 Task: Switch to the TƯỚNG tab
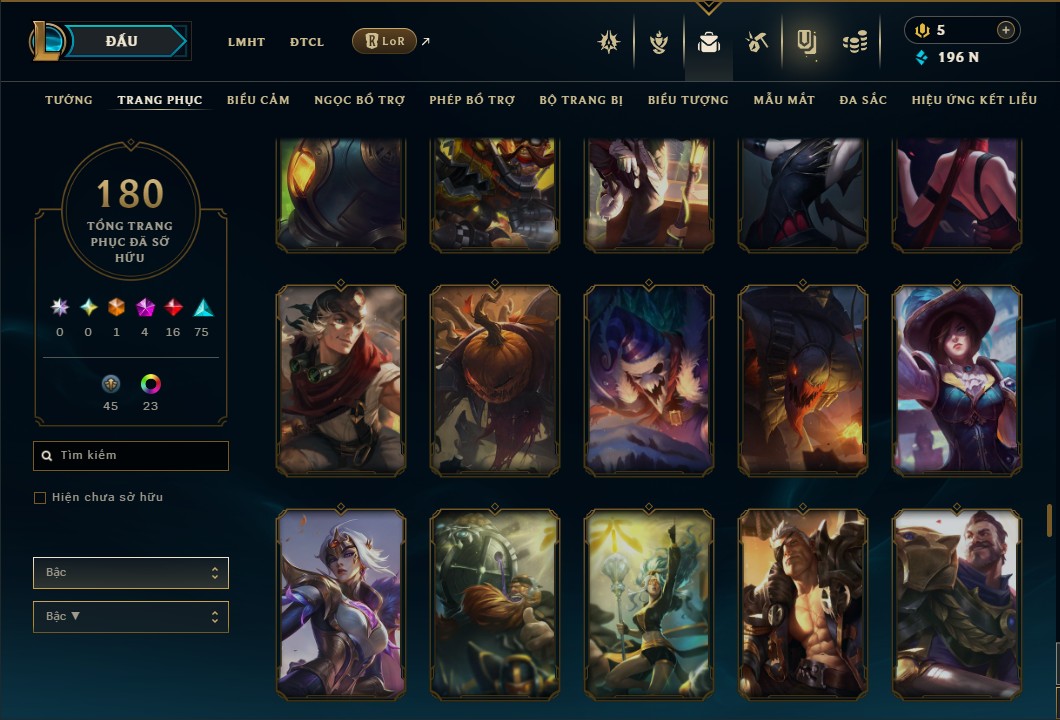[x=69, y=100]
